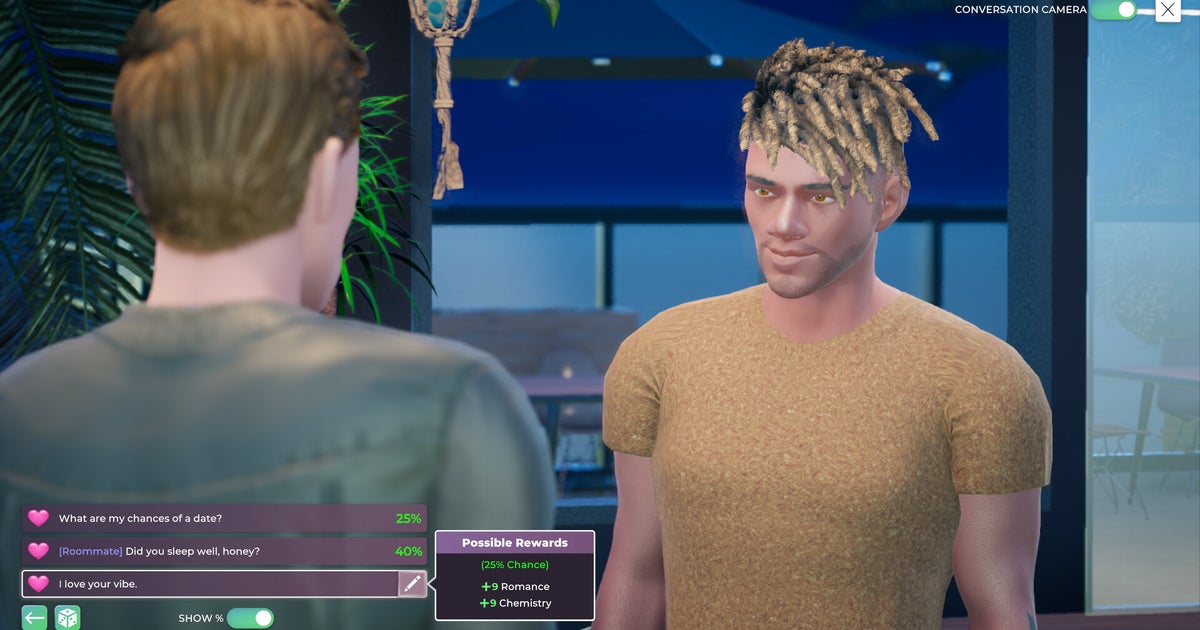Viewport: 1200px width, 630px height.
Task: Close the conversation with the X button
Action: coord(1168,10)
